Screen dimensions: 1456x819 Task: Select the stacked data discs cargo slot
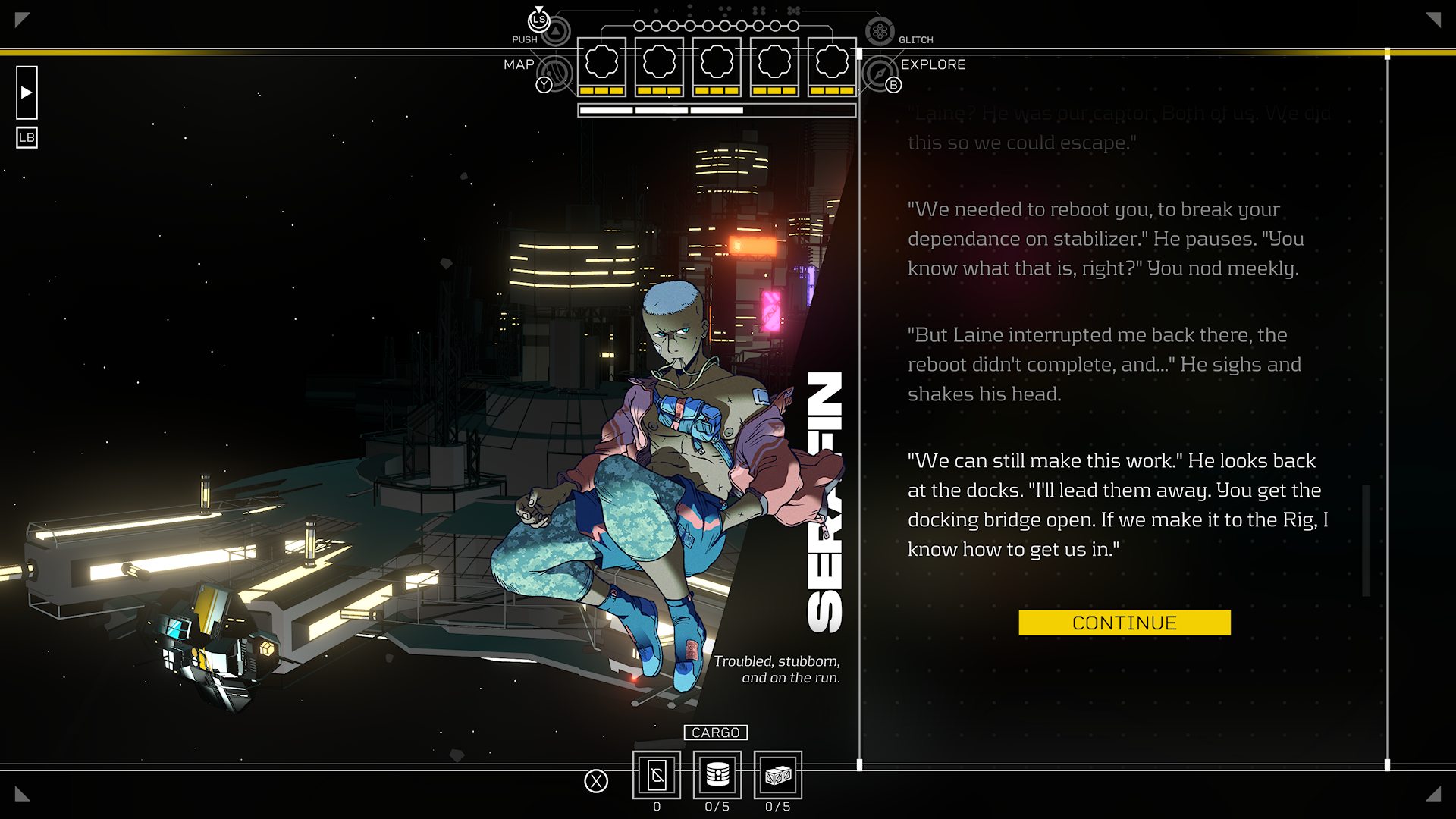point(717,775)
